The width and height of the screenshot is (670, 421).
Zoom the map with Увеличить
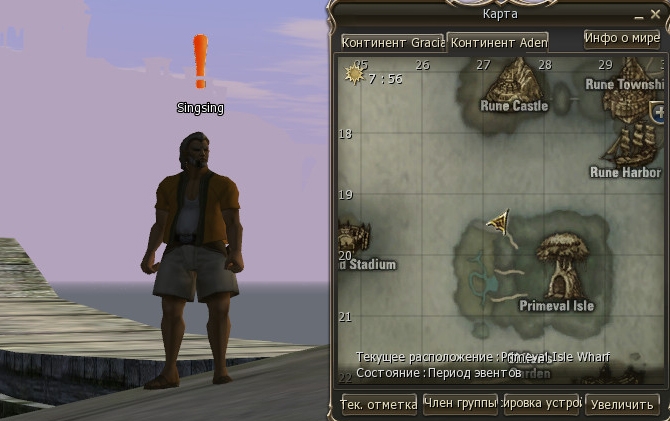(x=622, y=404)
